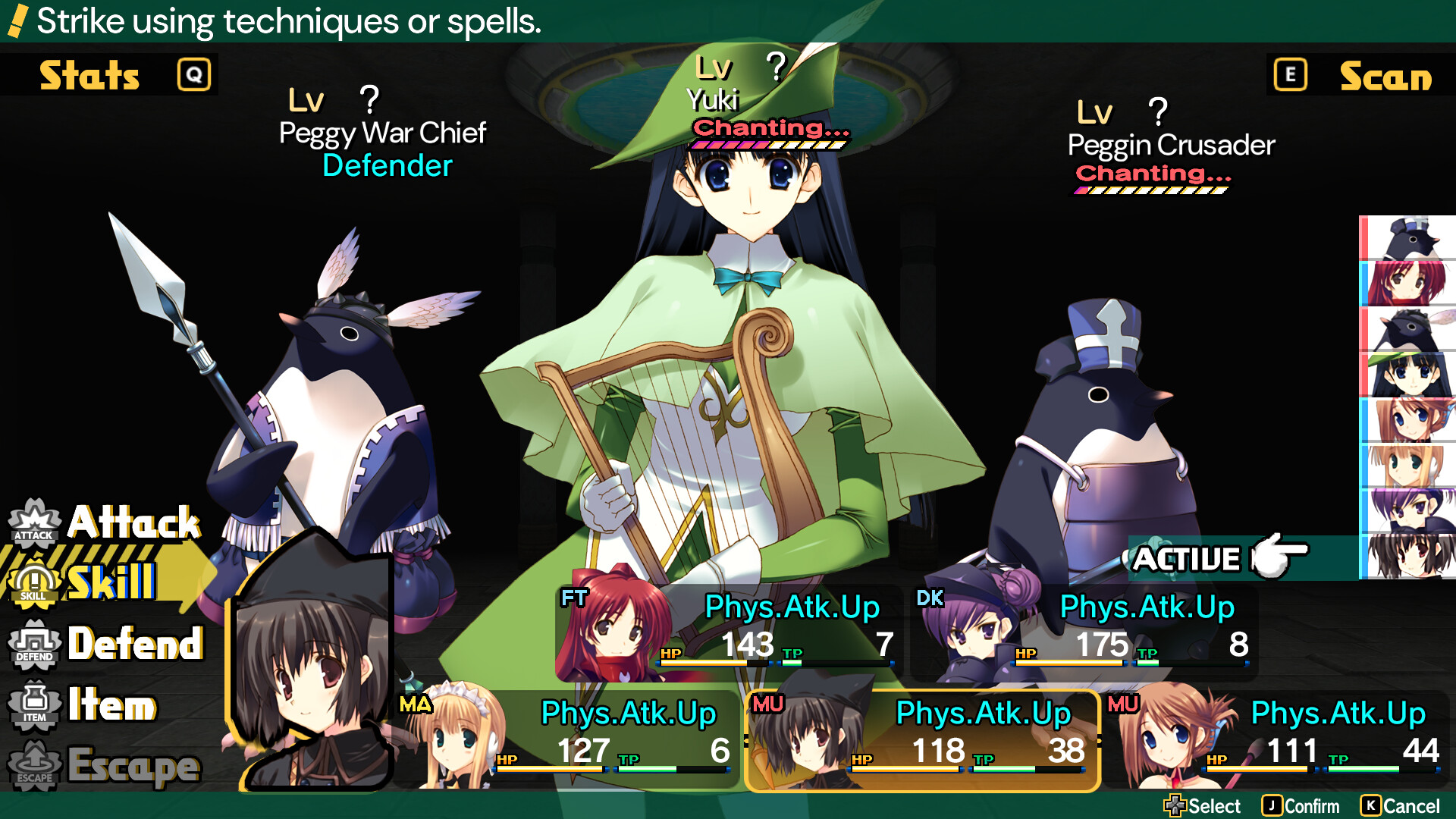Click the FT class icon next to redhead portrait
Screen dimensions: 1456x819
pyautogui.click(x=573, y=598)
